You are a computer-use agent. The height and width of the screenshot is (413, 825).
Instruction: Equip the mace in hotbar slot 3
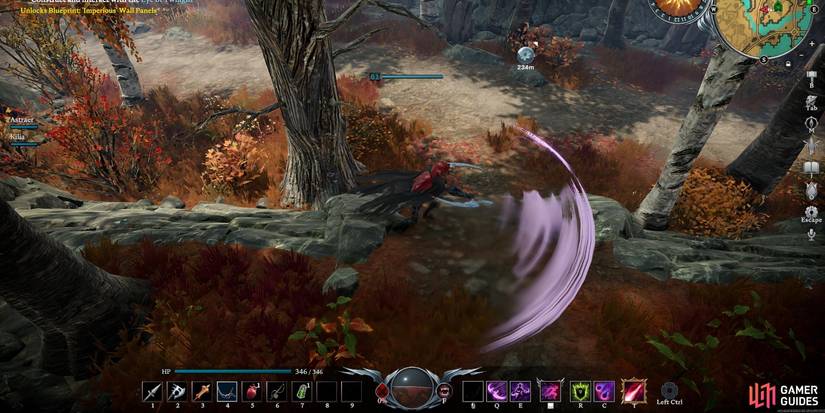tap(201, 391)
